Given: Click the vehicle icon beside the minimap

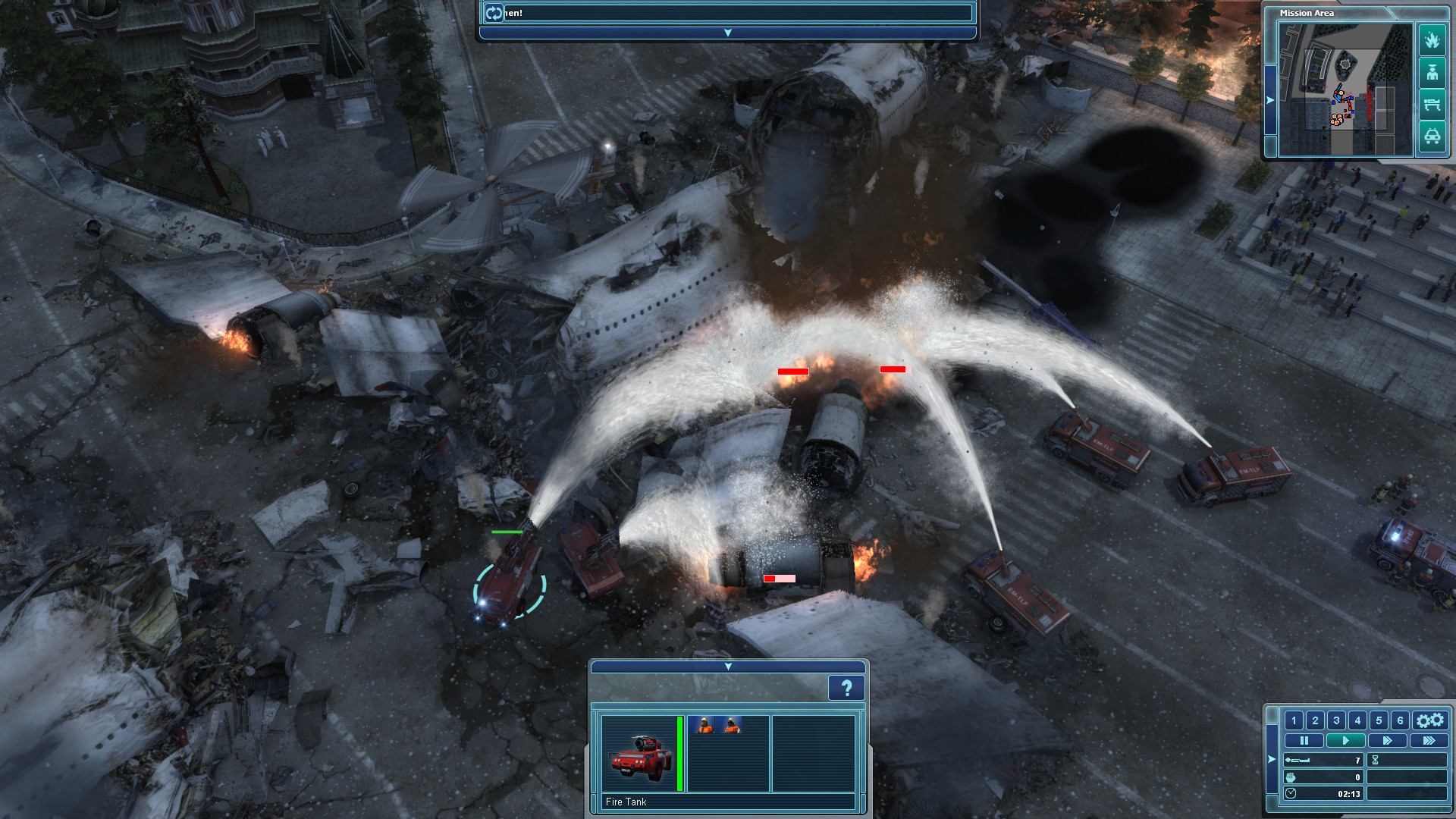Looking at the screenshot, I should click(x=1432, y=135).
